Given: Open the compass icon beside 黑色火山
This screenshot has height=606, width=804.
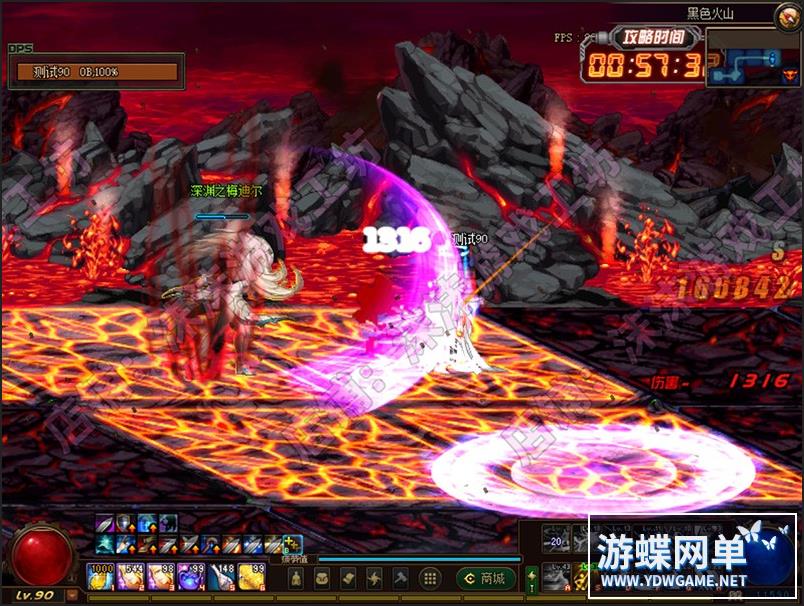Looking at the screenshot, I should tap(787, 14).
